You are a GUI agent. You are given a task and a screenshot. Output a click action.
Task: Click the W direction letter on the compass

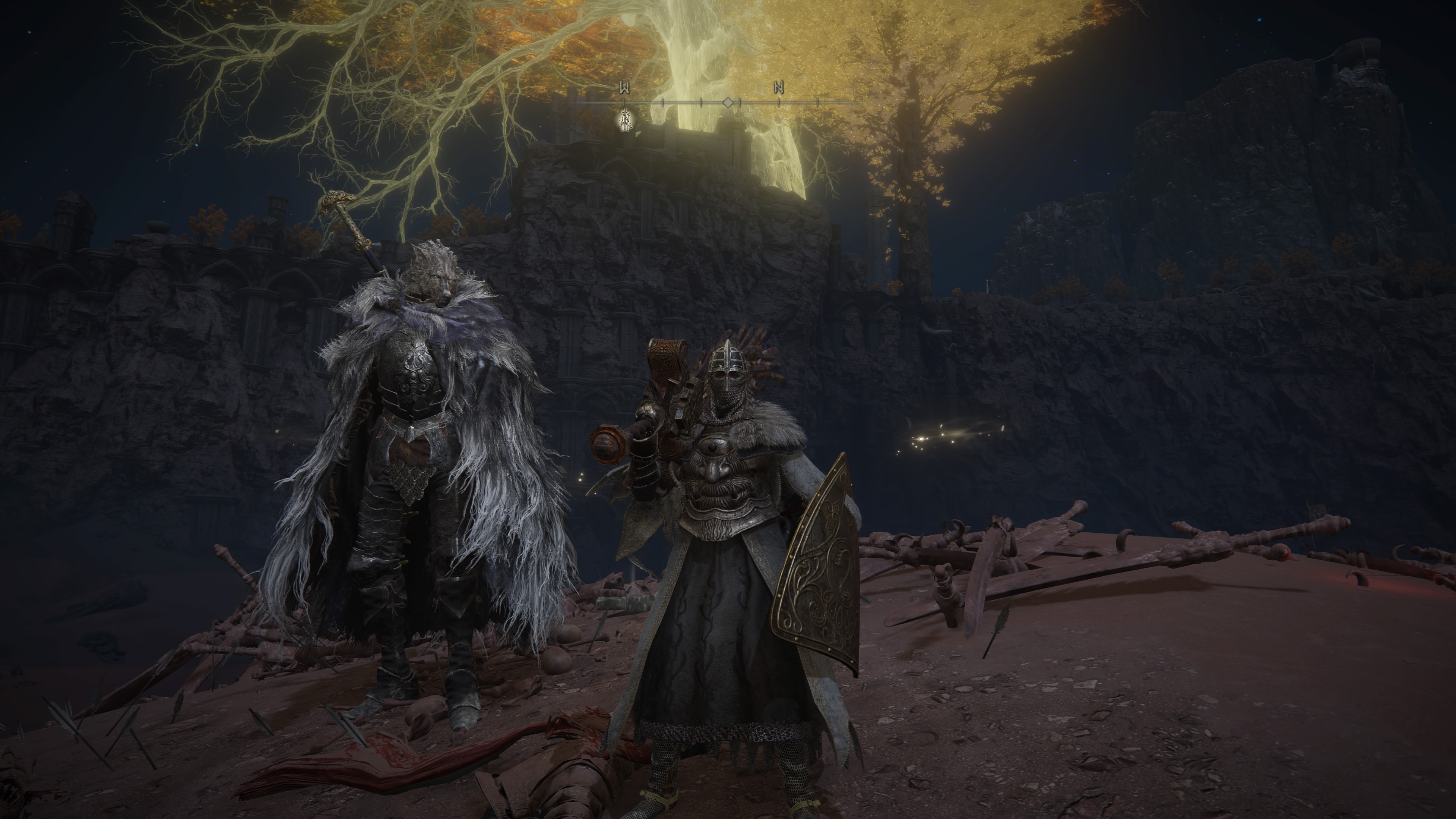click(x=624, y=88)
